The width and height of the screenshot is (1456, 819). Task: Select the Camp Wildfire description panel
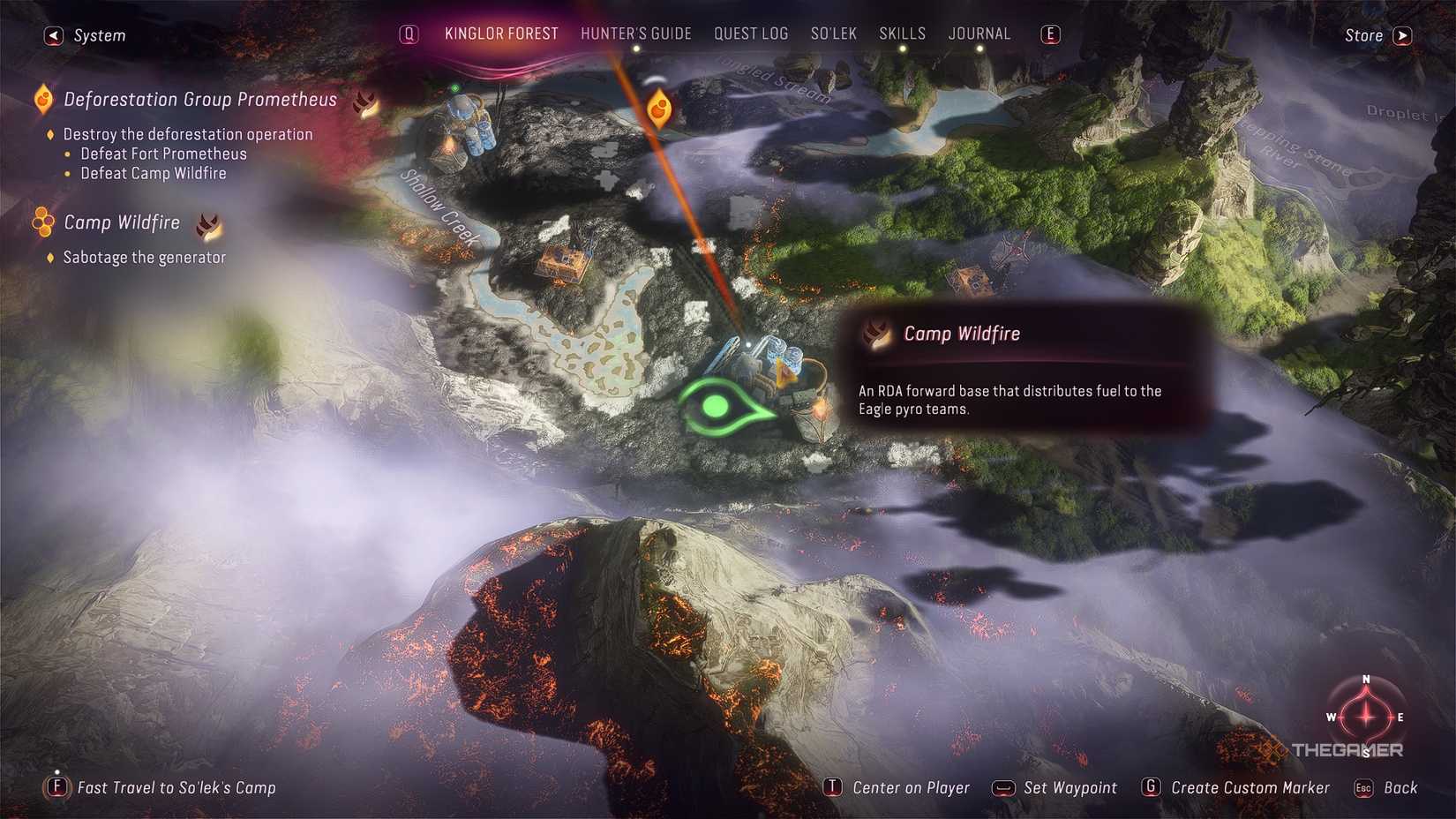click(1010, 399)
